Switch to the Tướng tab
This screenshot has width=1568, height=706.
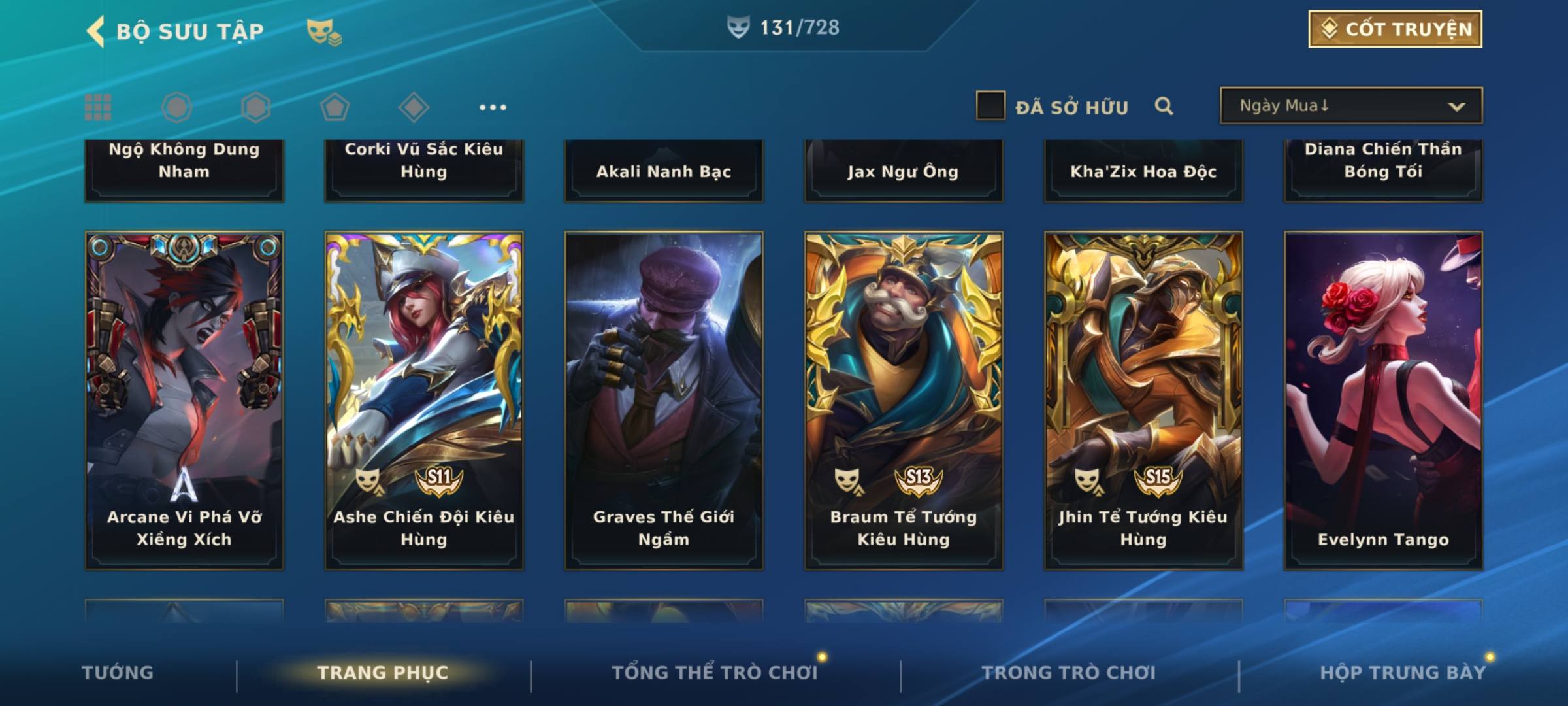pyautogui.click(x=118, y=673)
